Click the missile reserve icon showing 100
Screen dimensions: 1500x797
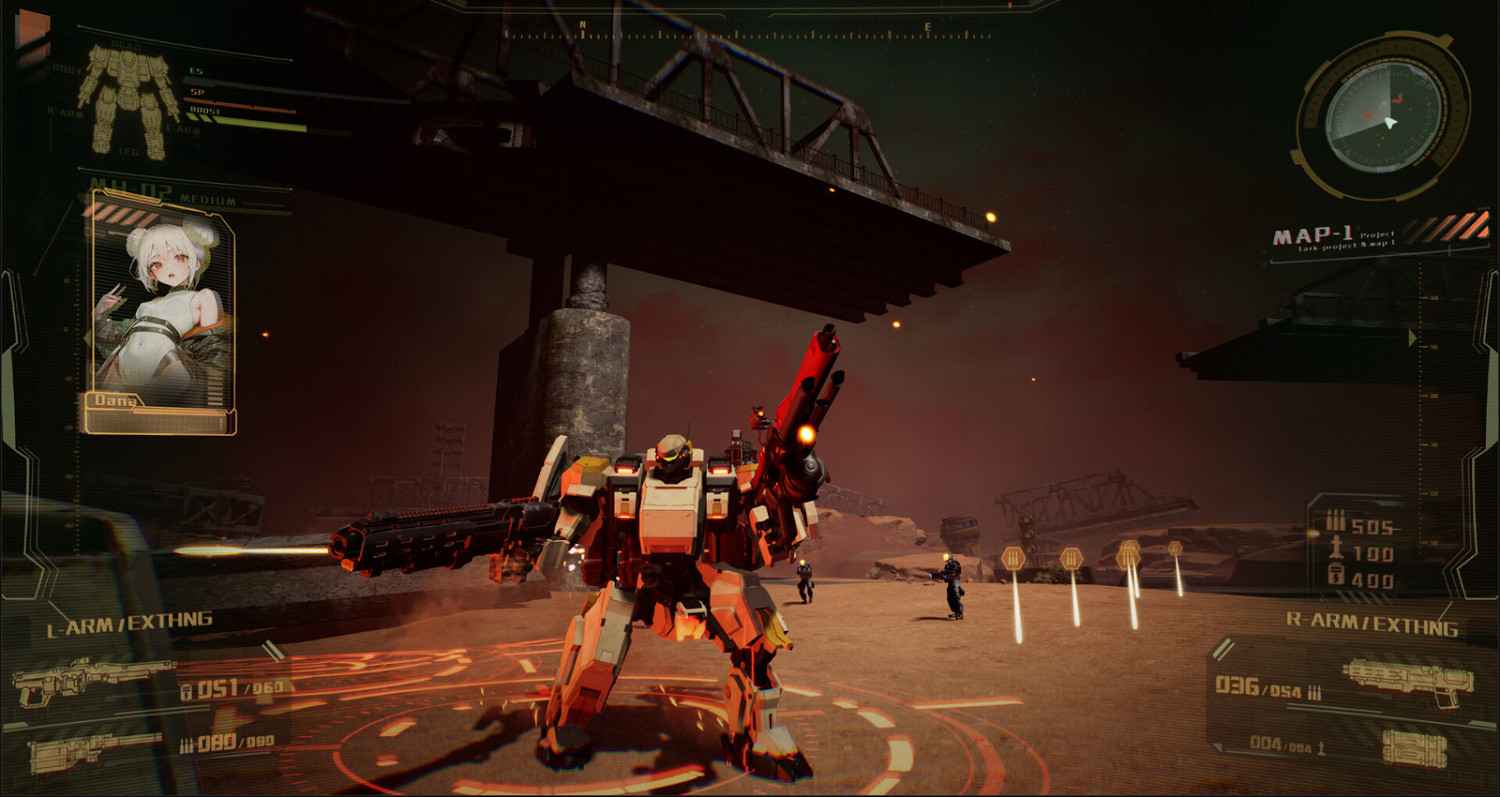pyautogui.click(x=1337, y=549)
